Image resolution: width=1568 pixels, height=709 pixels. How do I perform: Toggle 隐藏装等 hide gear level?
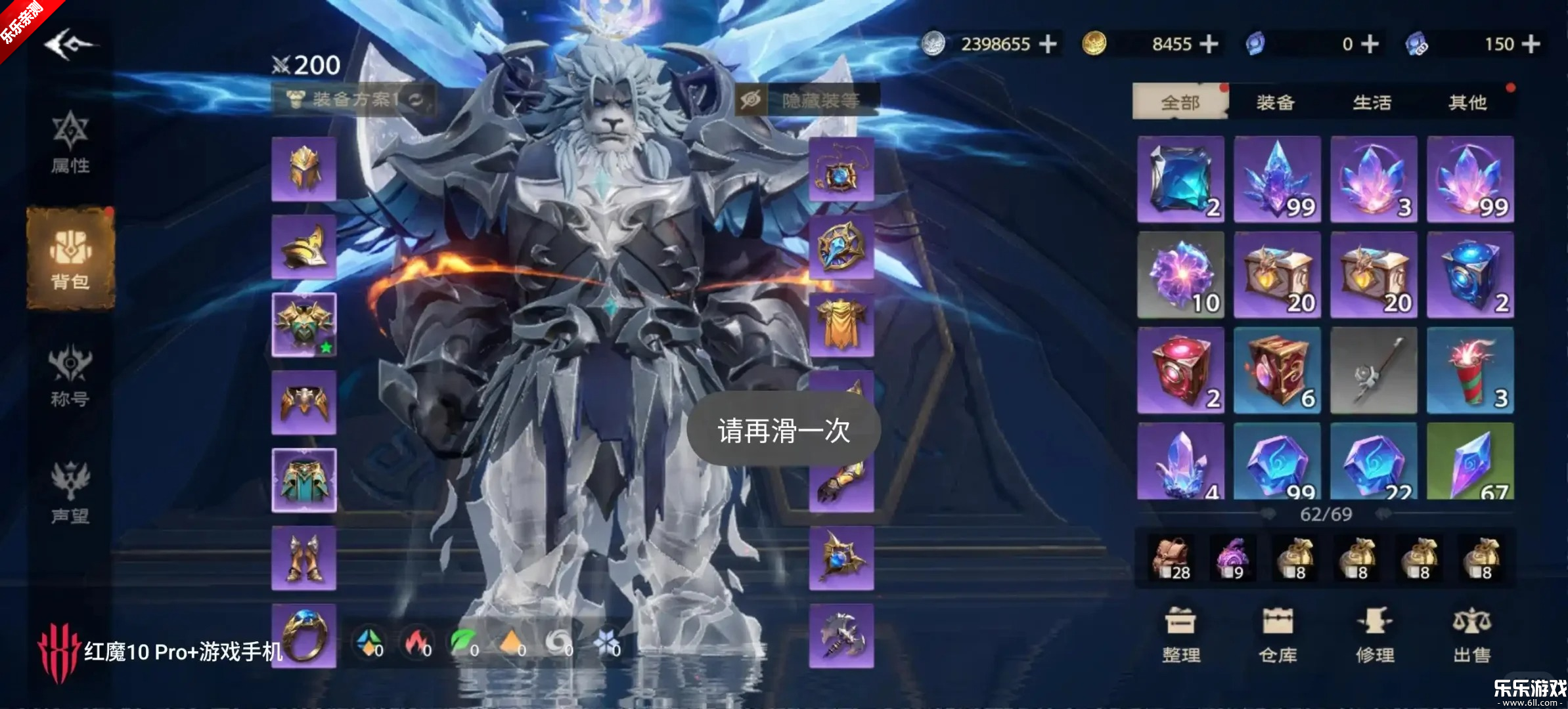coord(807,100)
